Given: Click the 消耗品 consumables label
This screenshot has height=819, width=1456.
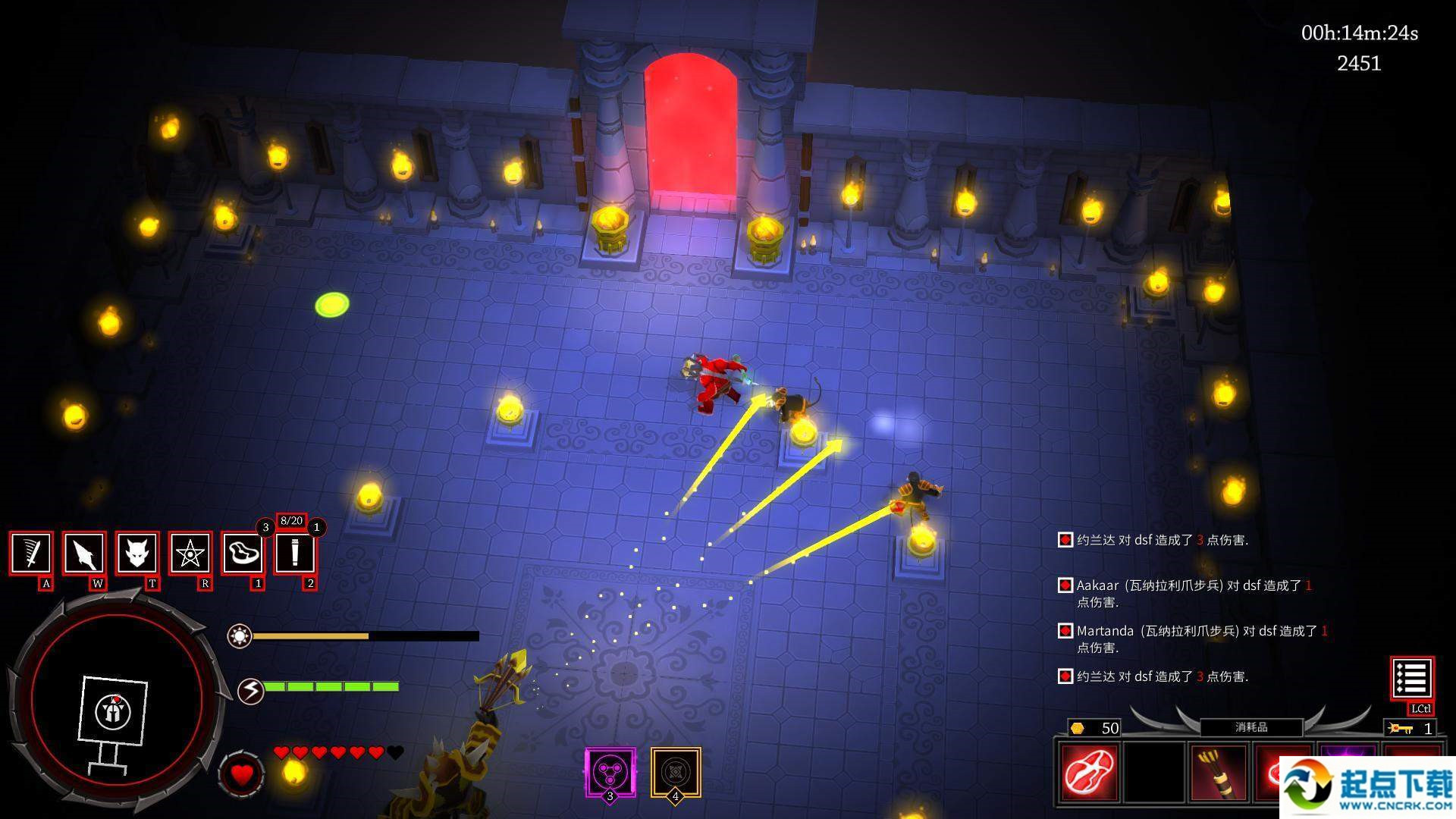Looking at the screenshot, I should 1251,727.
